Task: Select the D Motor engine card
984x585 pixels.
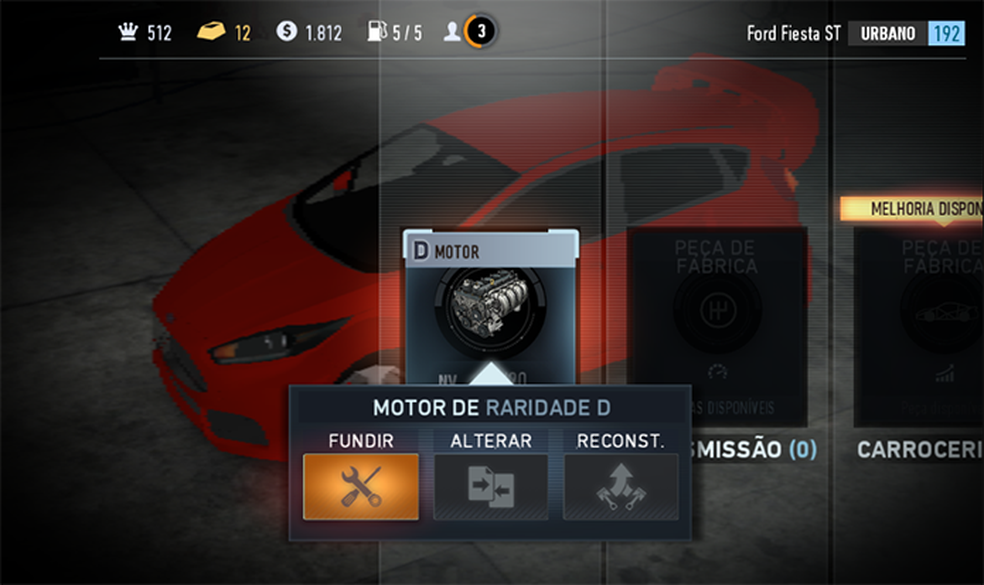Action: click(x=490, y=300)
